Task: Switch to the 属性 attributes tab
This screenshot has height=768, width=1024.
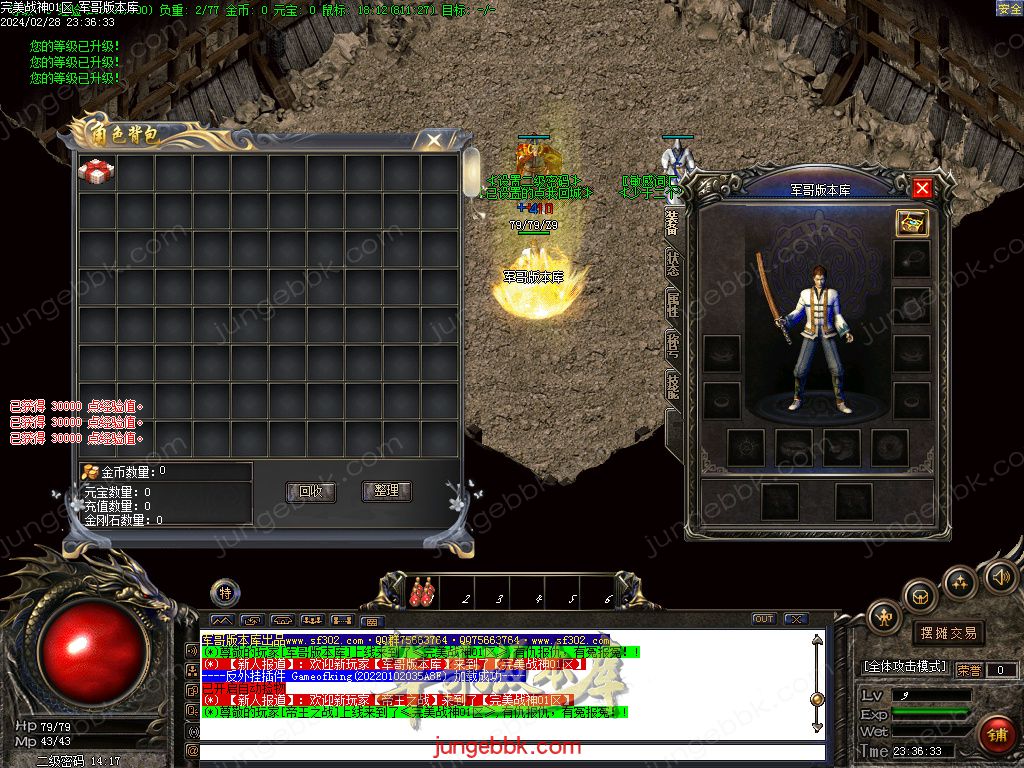Action: tap(673, 304)
